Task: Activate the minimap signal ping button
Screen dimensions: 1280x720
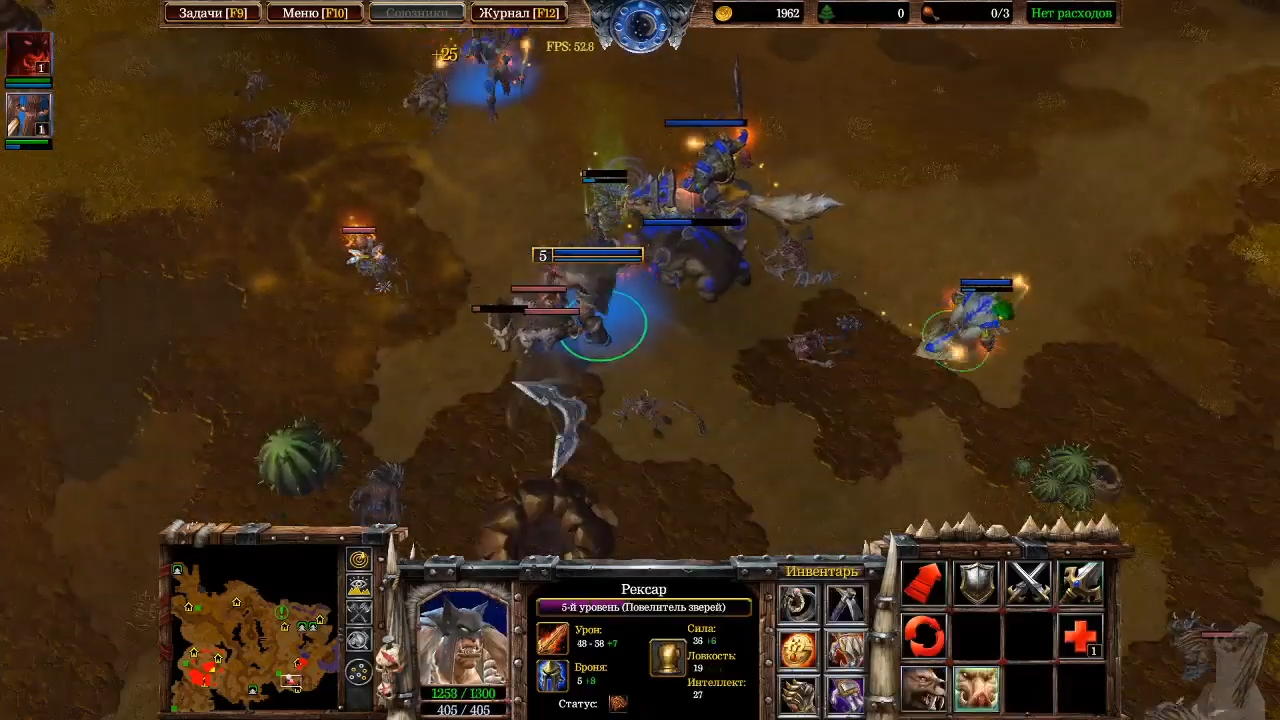Action: click(359, 560)
